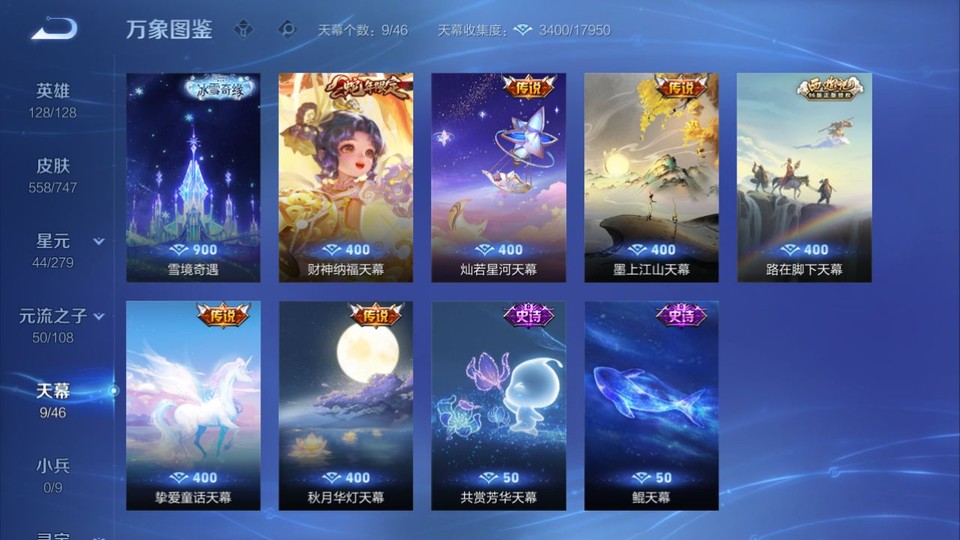This screenshot has width=960, height=540.
Task: Switch to the 小兵 category
Action: pyautogui.click(x=53, y=474)
